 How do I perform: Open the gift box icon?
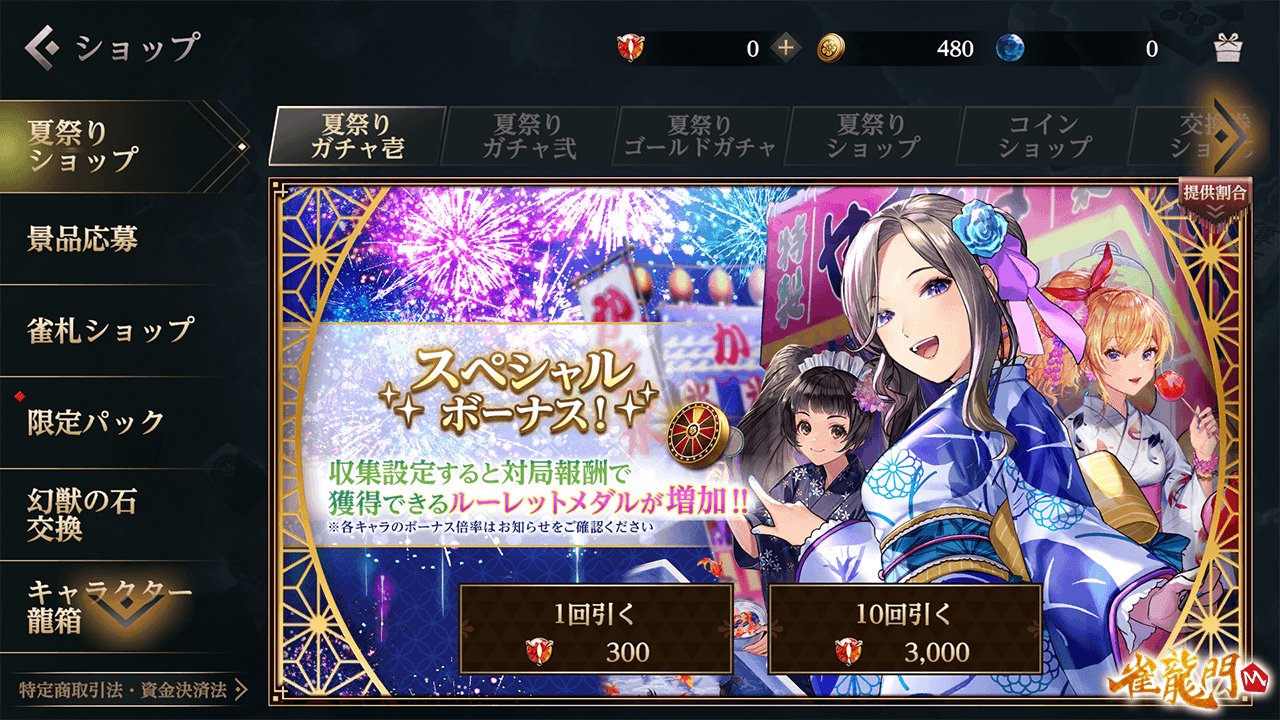pyautogui.click(x=1227, y=47)
